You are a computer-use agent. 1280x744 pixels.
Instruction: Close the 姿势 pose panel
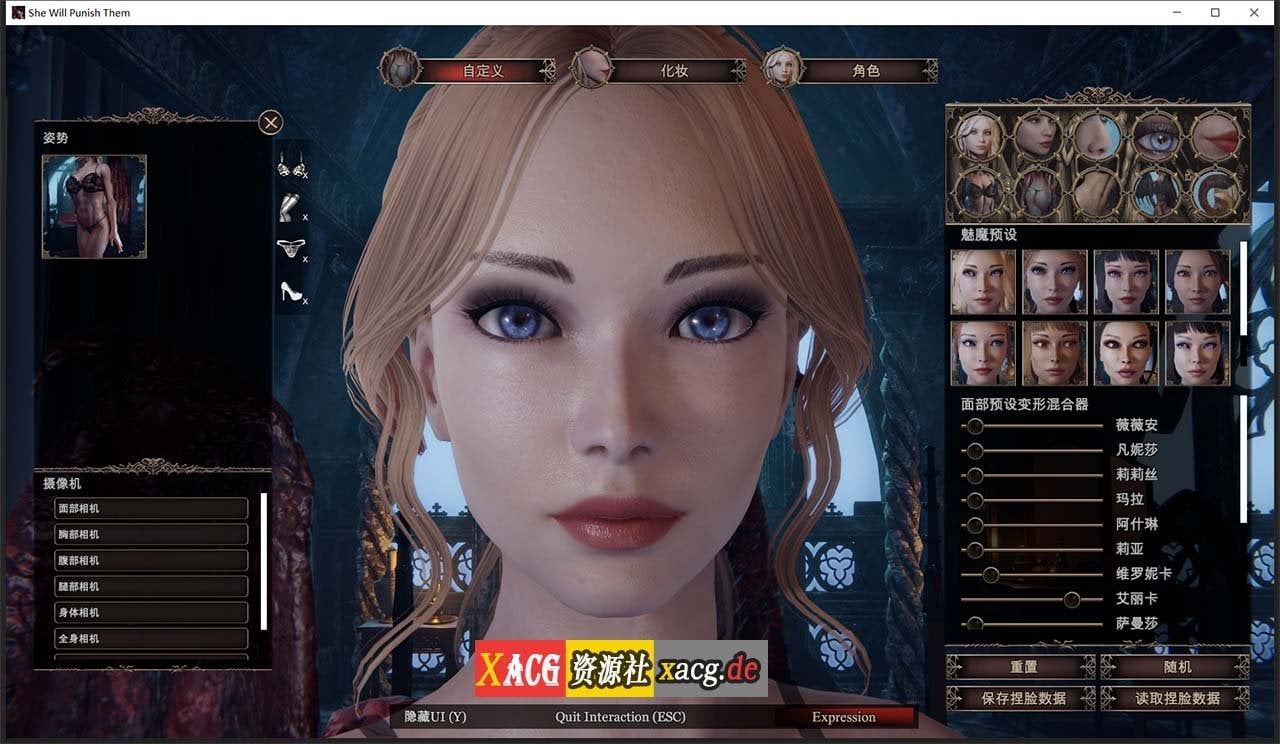[x=270, y=122]
